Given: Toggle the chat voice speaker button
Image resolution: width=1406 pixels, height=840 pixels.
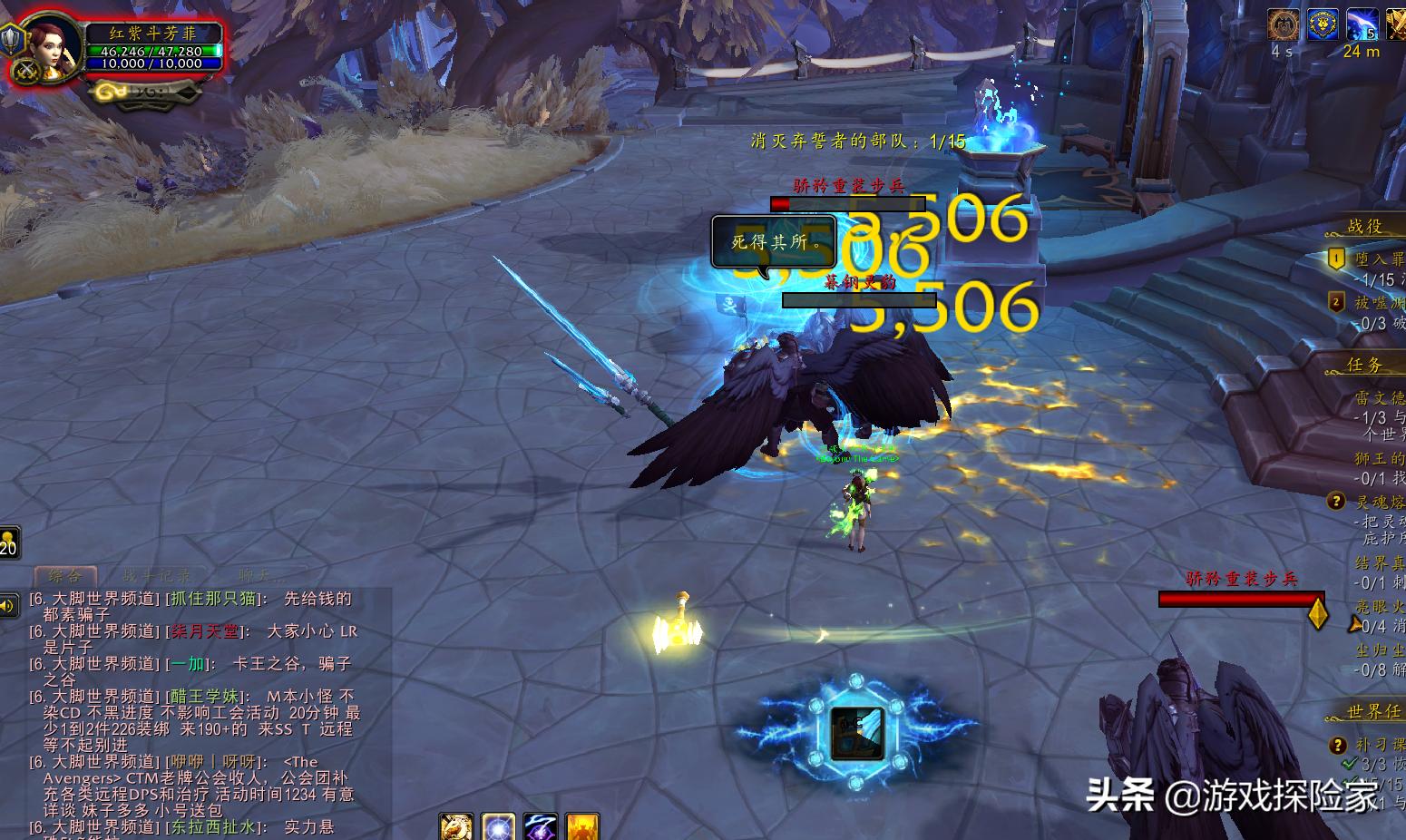Looking at the screenshot, I should [x=8, y=605].
